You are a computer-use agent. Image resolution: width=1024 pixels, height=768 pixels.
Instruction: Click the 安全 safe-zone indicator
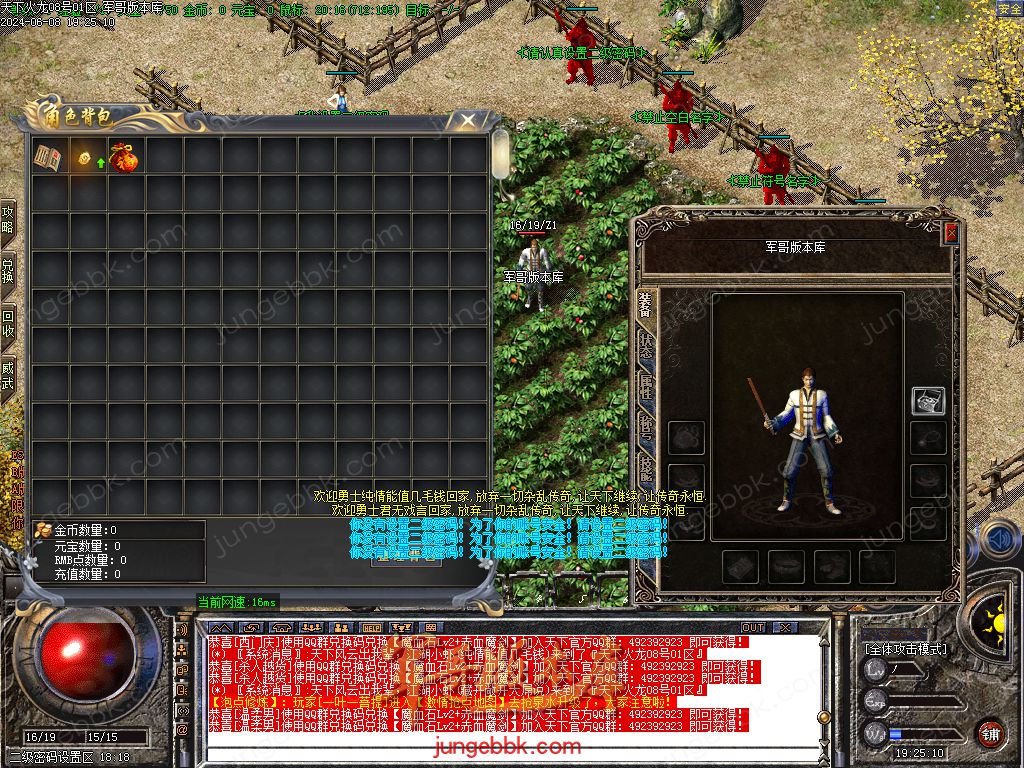[1009, 8]
